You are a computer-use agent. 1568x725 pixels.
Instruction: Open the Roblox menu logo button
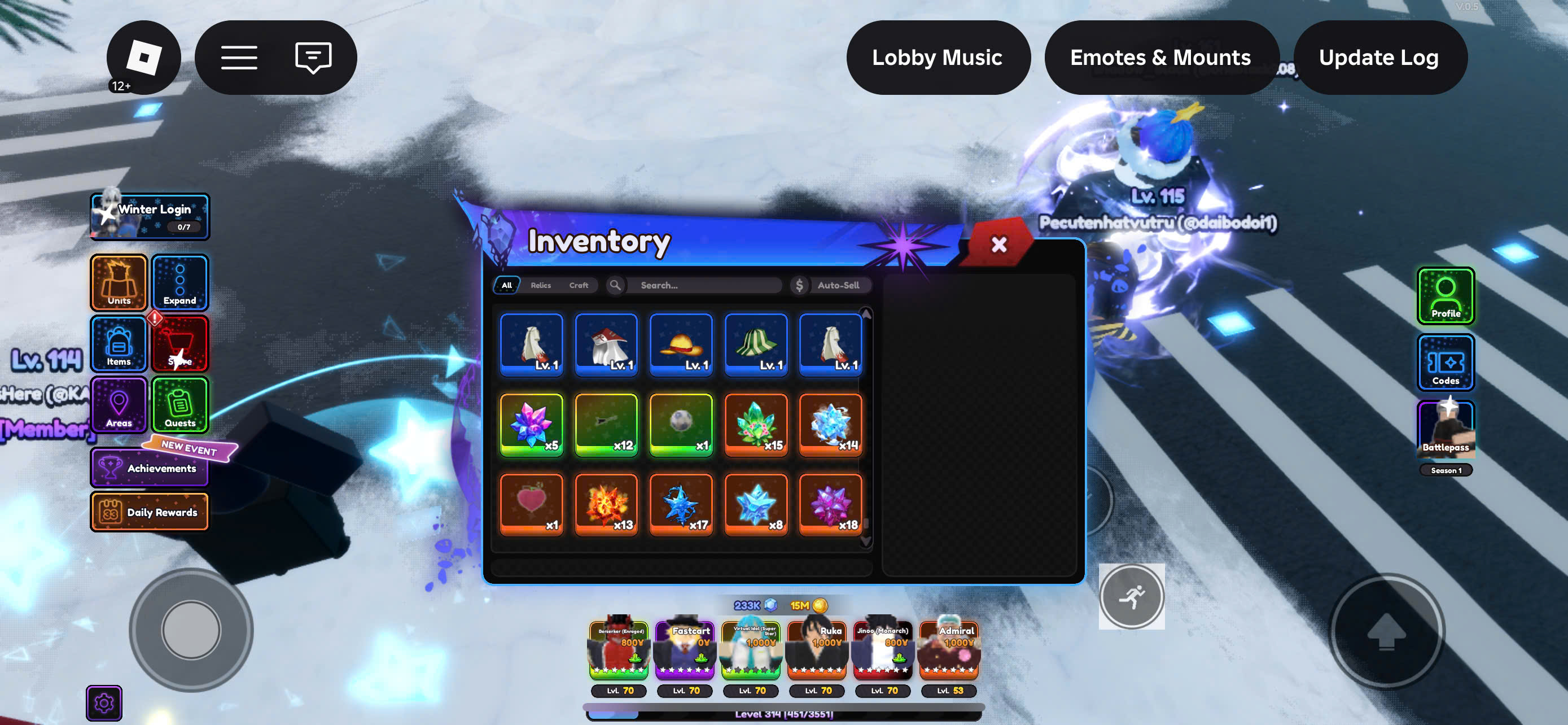coord(144,57)
